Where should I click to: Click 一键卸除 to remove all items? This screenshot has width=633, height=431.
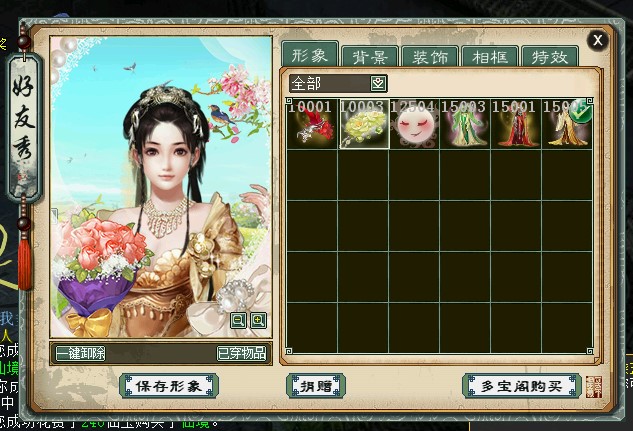pyautogui.click(x=81, y=353)
